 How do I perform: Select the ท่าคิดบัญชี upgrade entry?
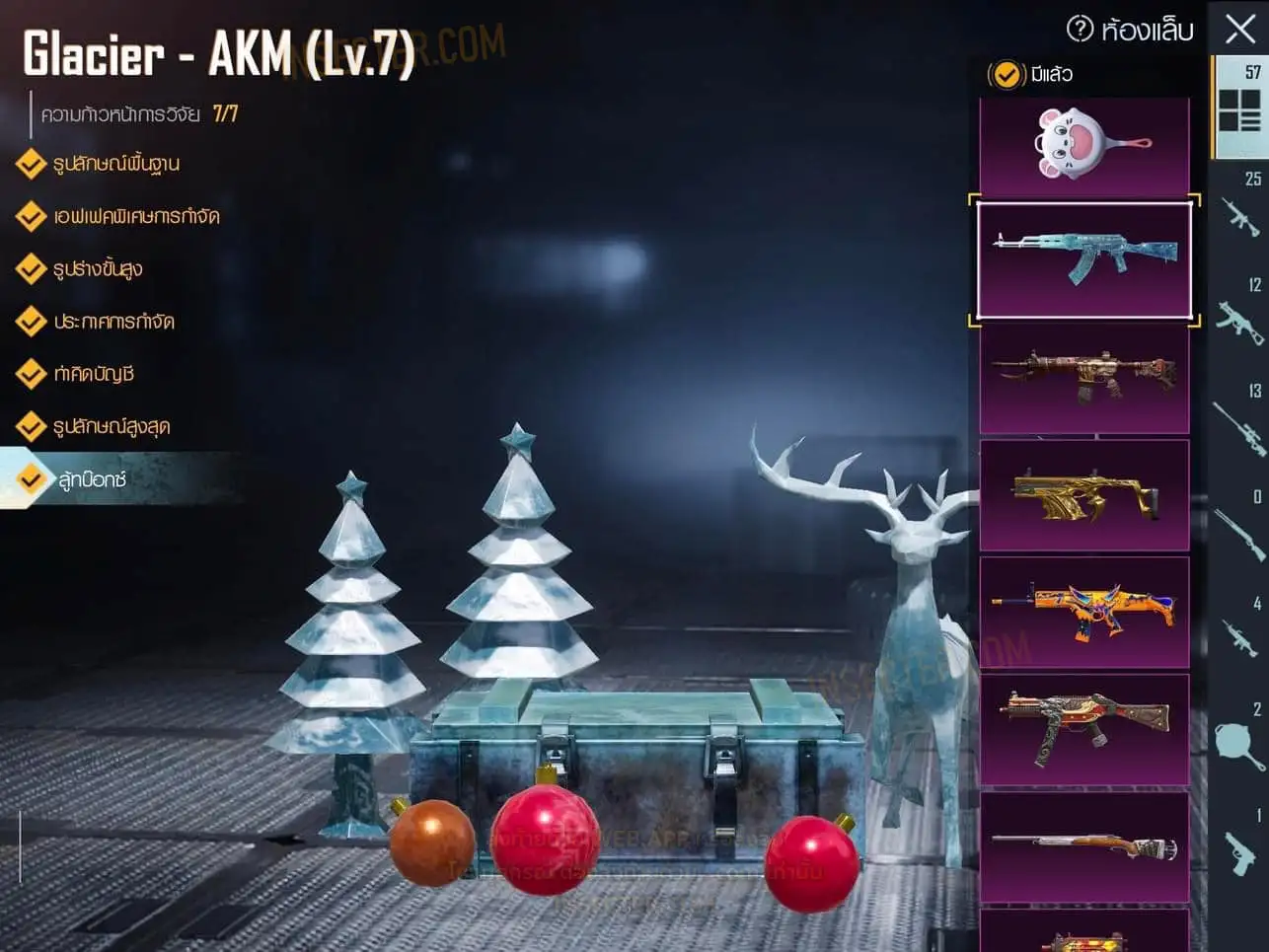94,374
